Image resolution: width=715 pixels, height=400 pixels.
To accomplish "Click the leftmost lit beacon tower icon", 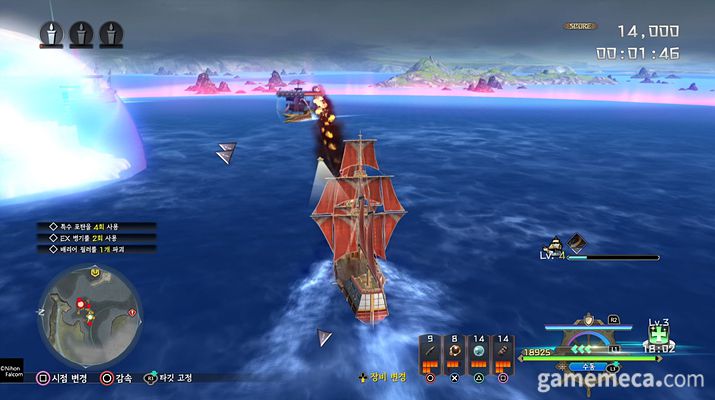I will (51, 35).
